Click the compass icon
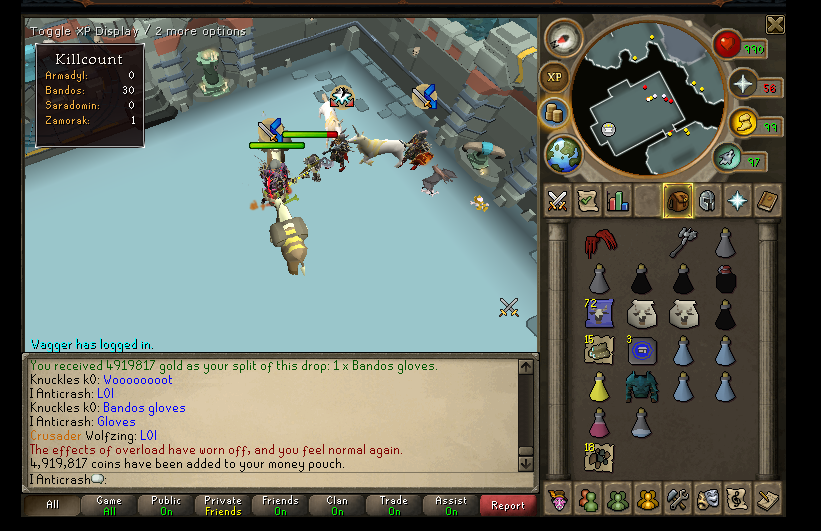The image size is (821, 531). (565, 40)
